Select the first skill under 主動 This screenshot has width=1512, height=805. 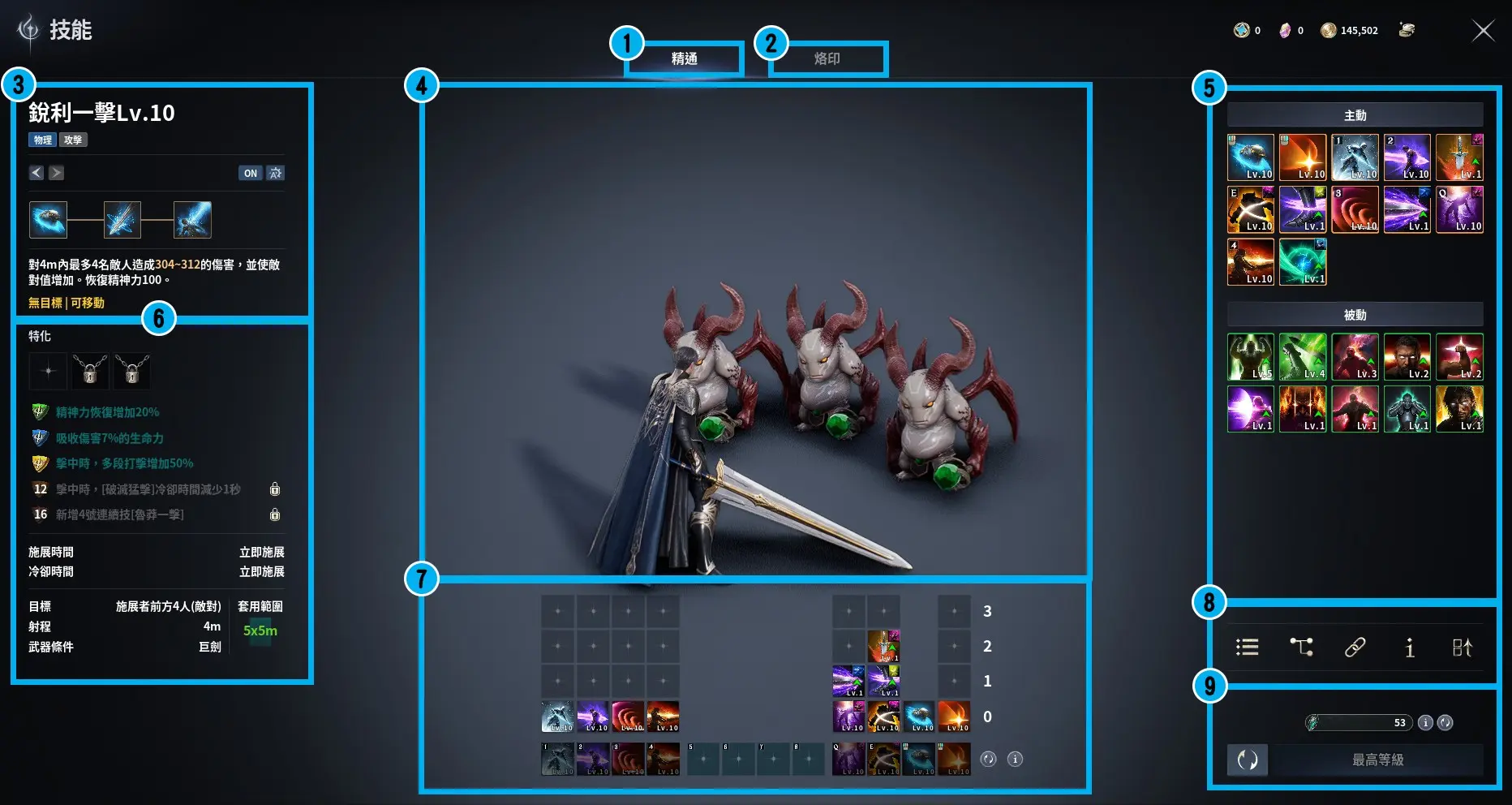pyautogui.click(x=1250, y=157)
